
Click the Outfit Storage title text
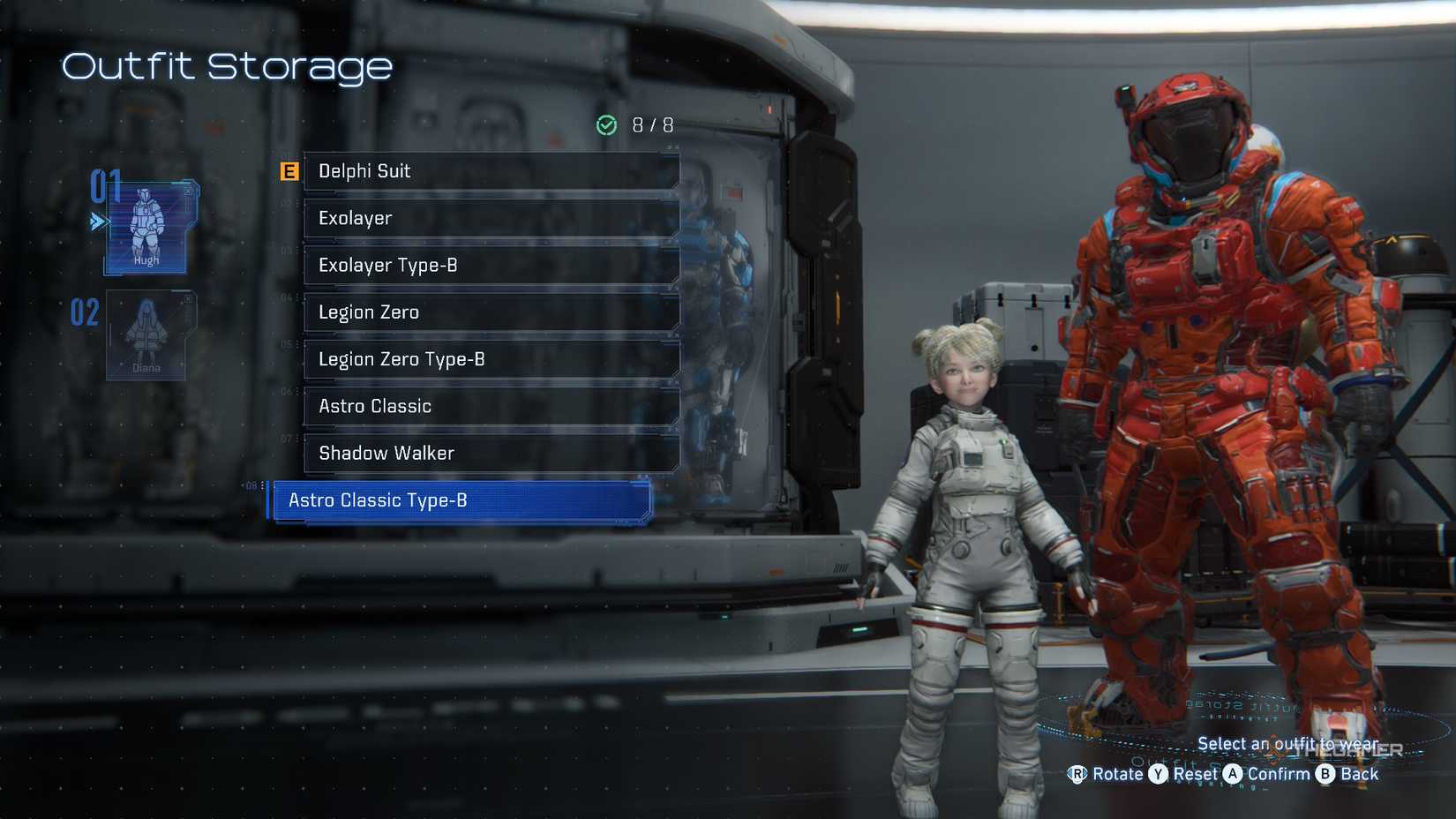coord(228,65)
